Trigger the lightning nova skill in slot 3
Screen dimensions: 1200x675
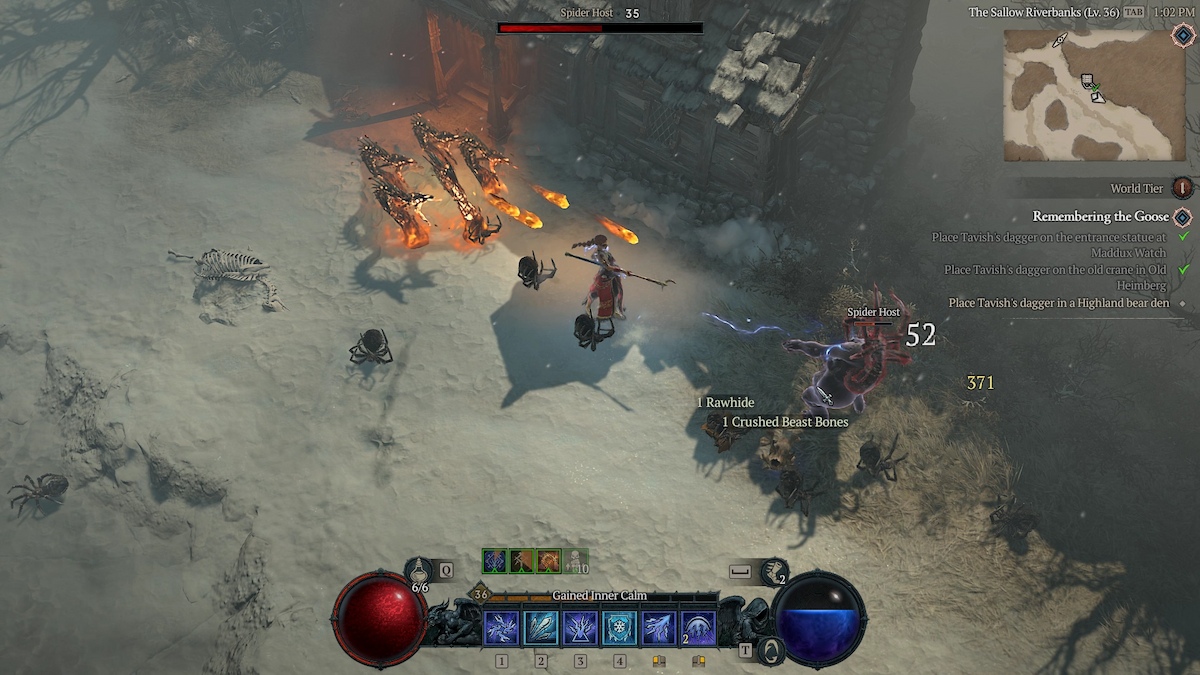pos(580,628)
